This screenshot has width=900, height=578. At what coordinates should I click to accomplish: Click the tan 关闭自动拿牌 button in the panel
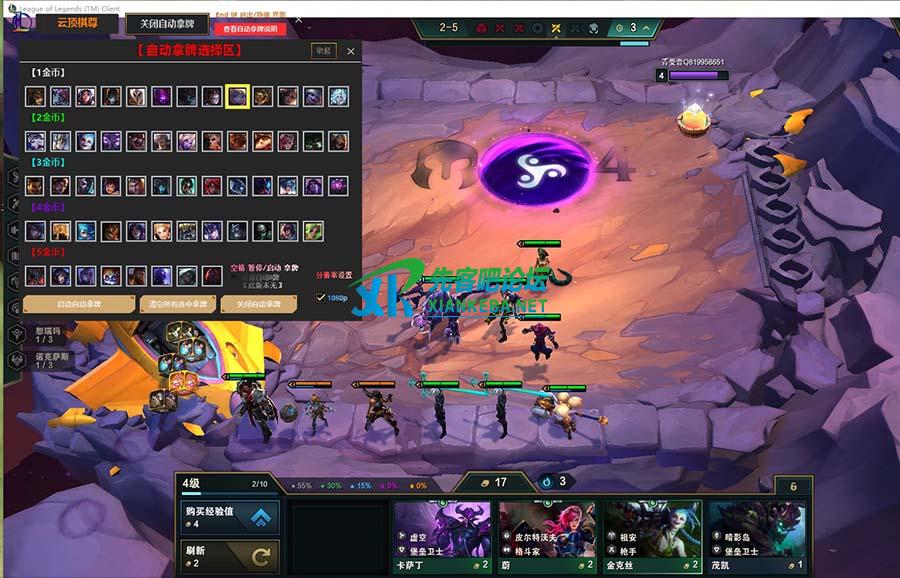coord(258,304)
